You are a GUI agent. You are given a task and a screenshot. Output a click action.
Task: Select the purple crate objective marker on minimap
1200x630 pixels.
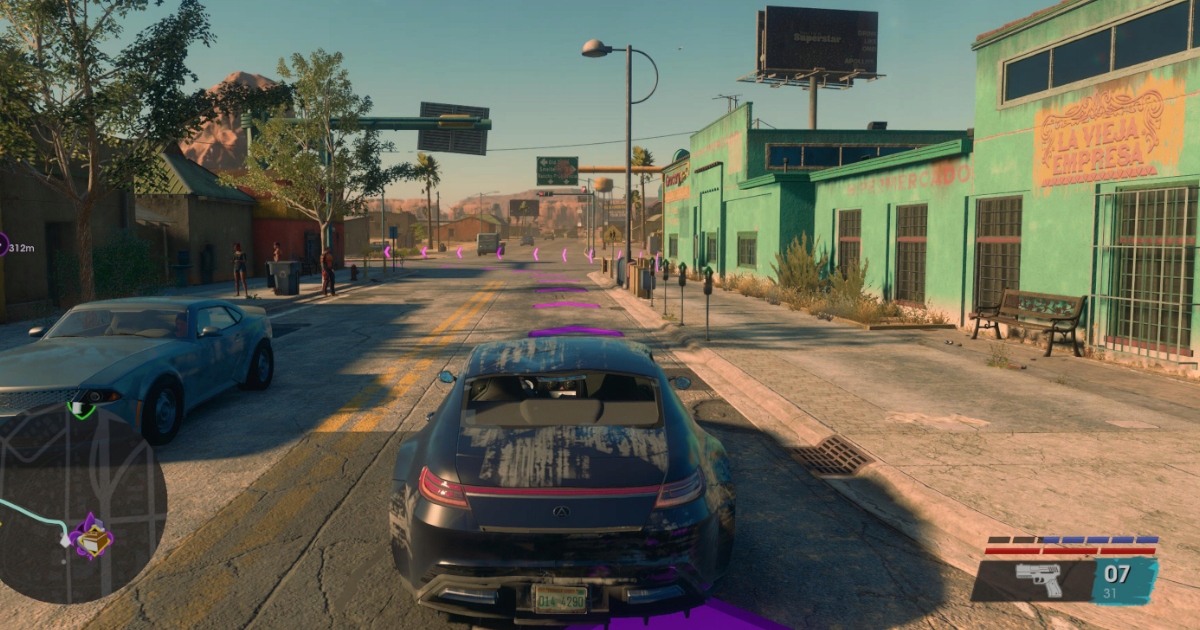pos(92,537)
